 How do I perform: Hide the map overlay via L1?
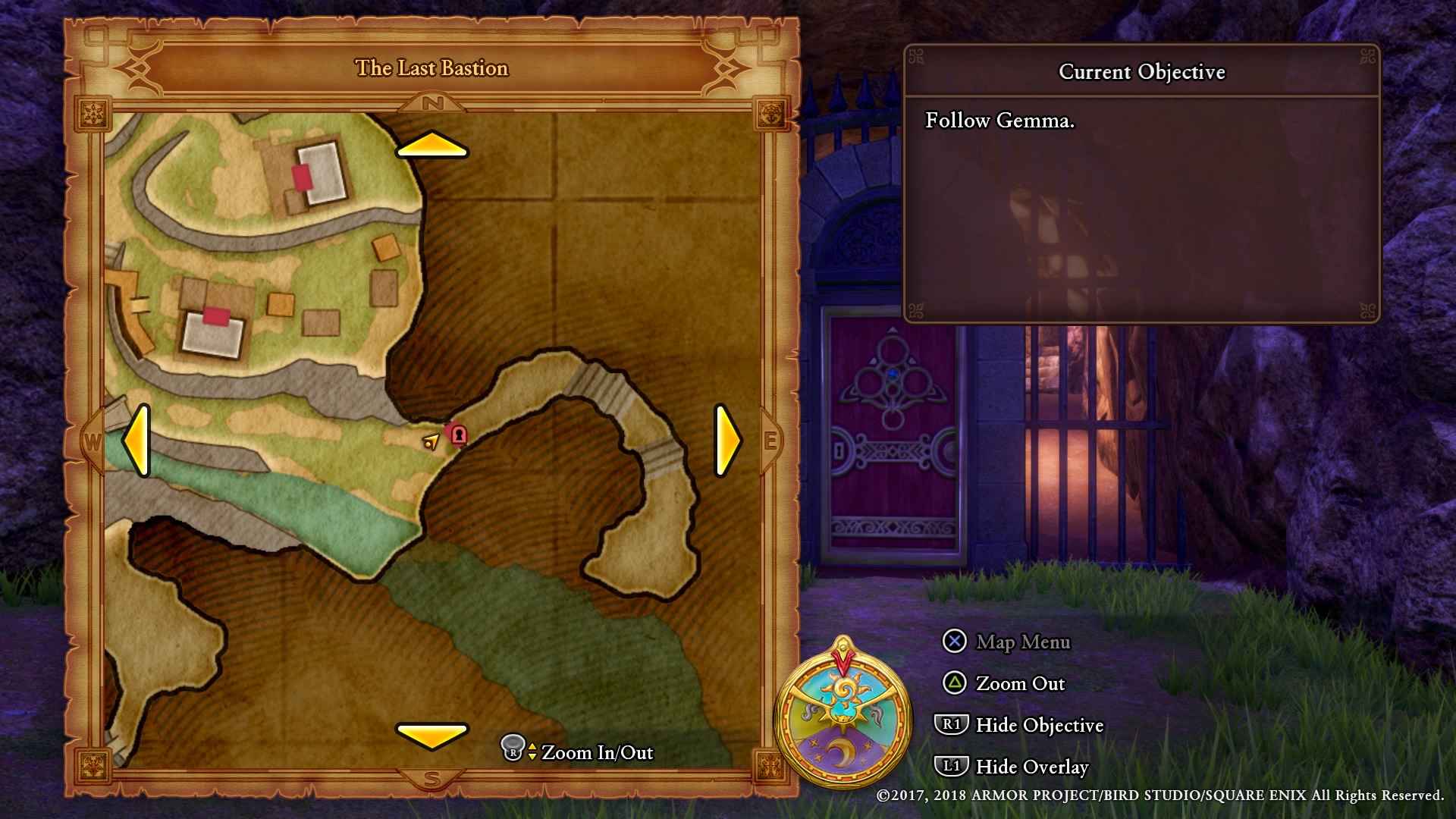(x=951, y=767)
